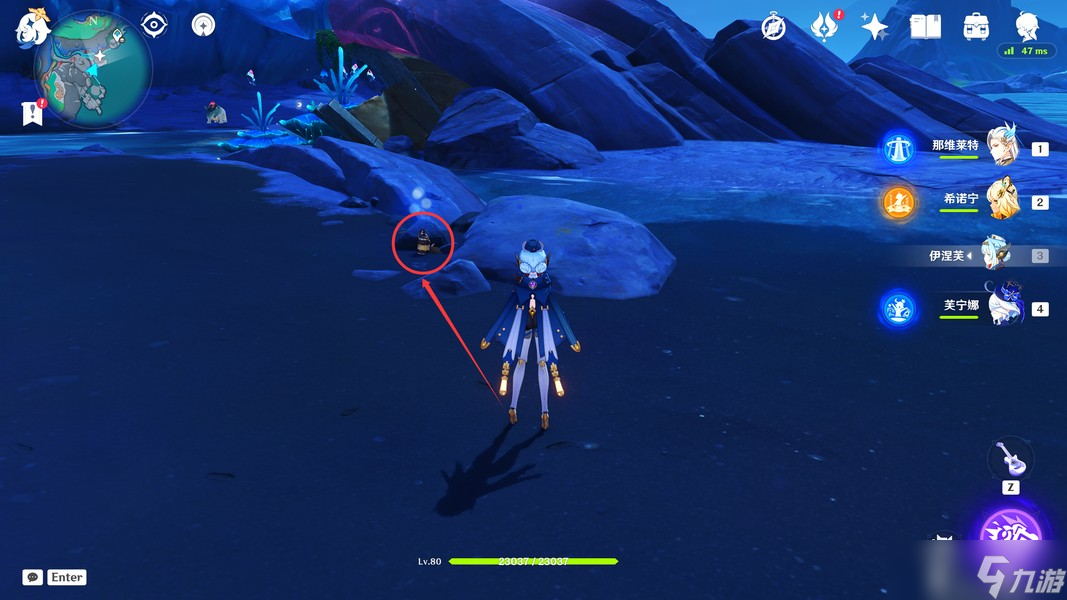Open the world map via the minimap
1067x600 pixels.
pyautogui.click(x=92, y=72)
